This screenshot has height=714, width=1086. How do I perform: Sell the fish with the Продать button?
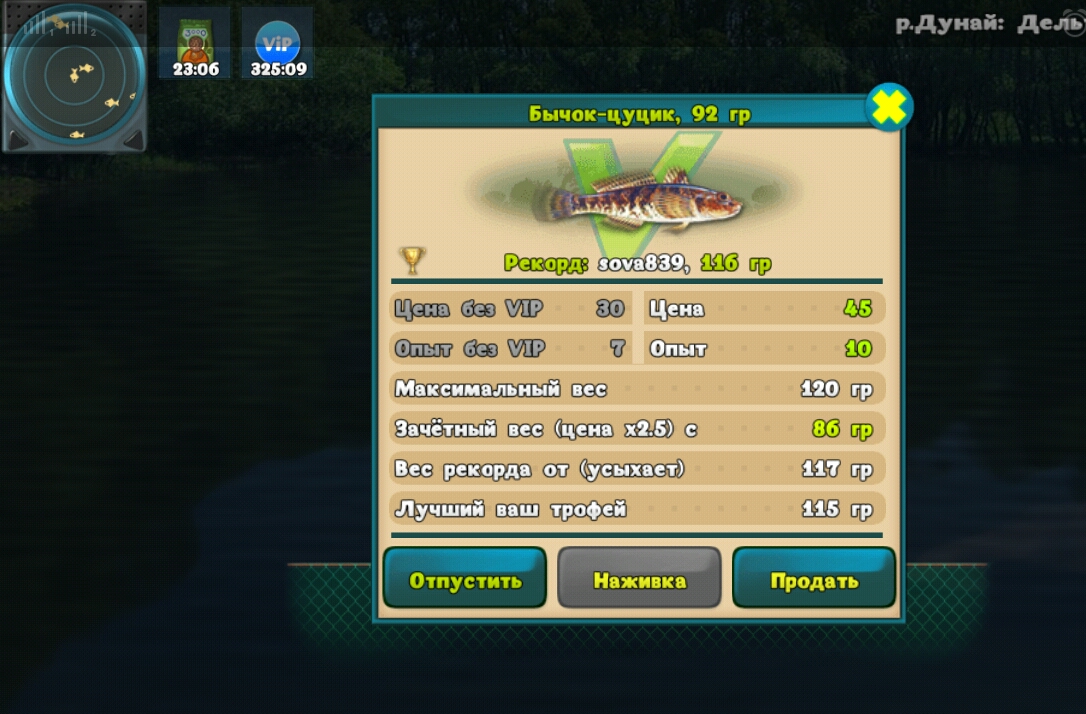pos(814,578)
